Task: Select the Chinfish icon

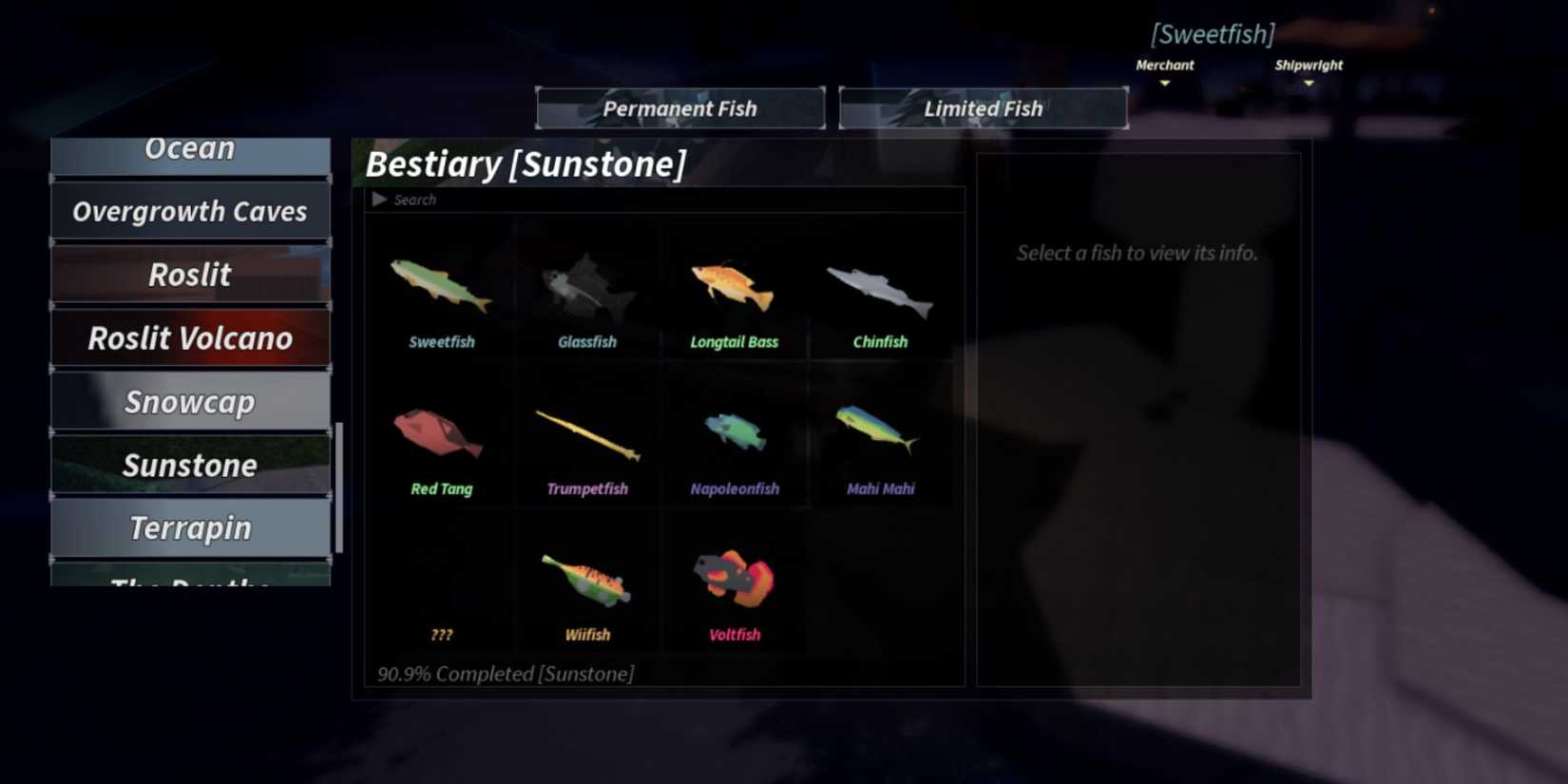Action: [x=880, y=285]
